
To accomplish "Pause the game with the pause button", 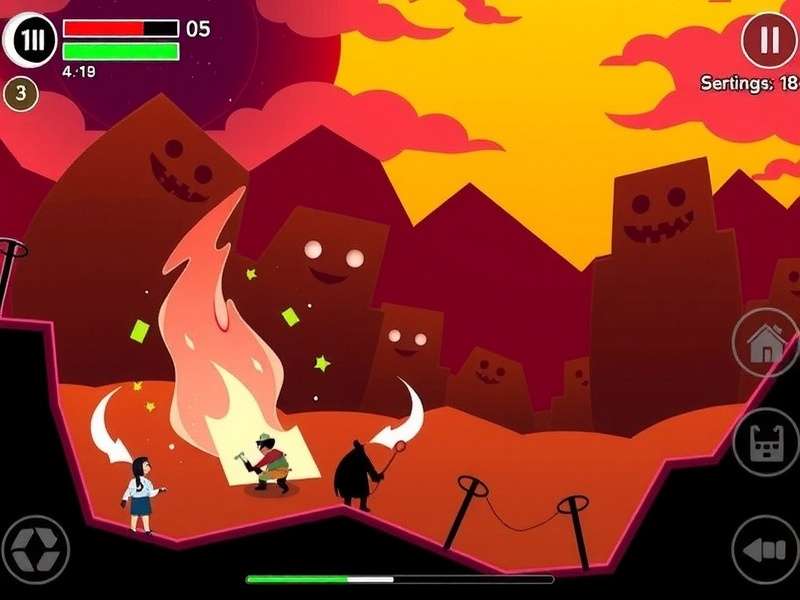I will [769, 40].
